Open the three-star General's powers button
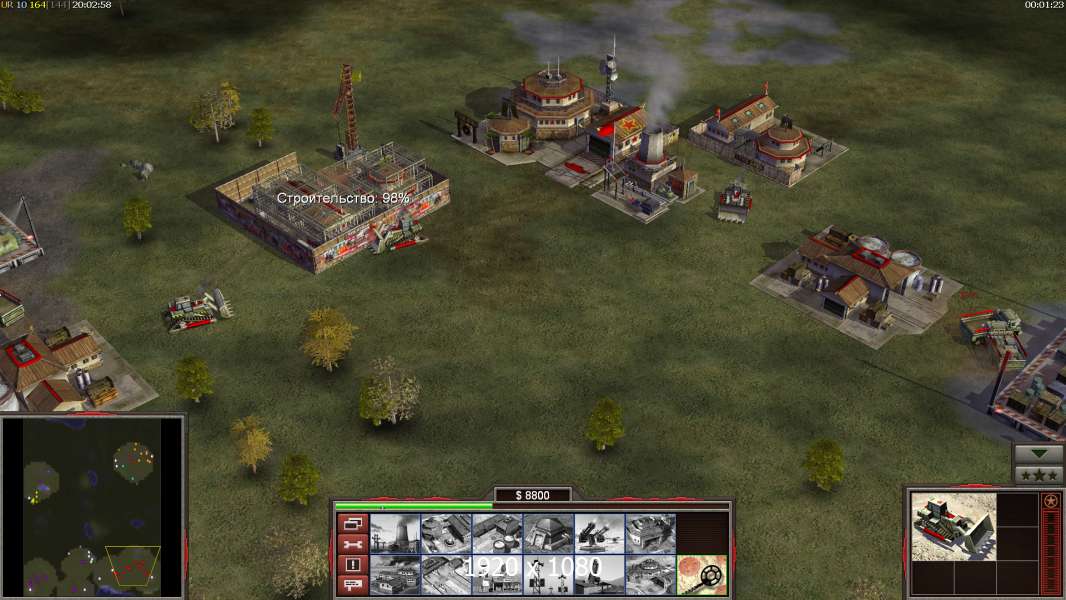The width and height of the screenshot is (1066, 600). point(1038,475)
